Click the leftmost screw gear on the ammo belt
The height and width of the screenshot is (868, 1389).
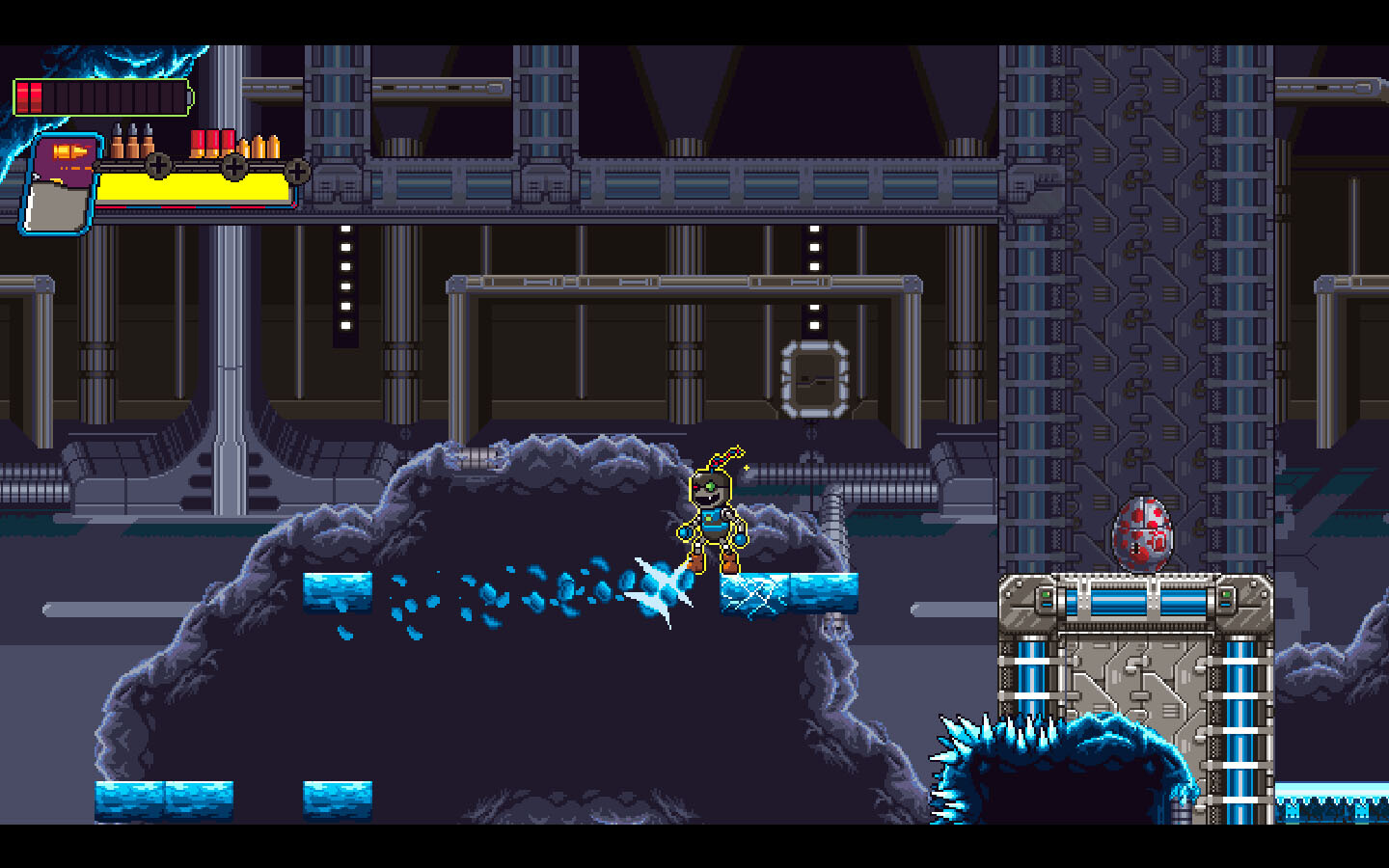coord(159,167)
